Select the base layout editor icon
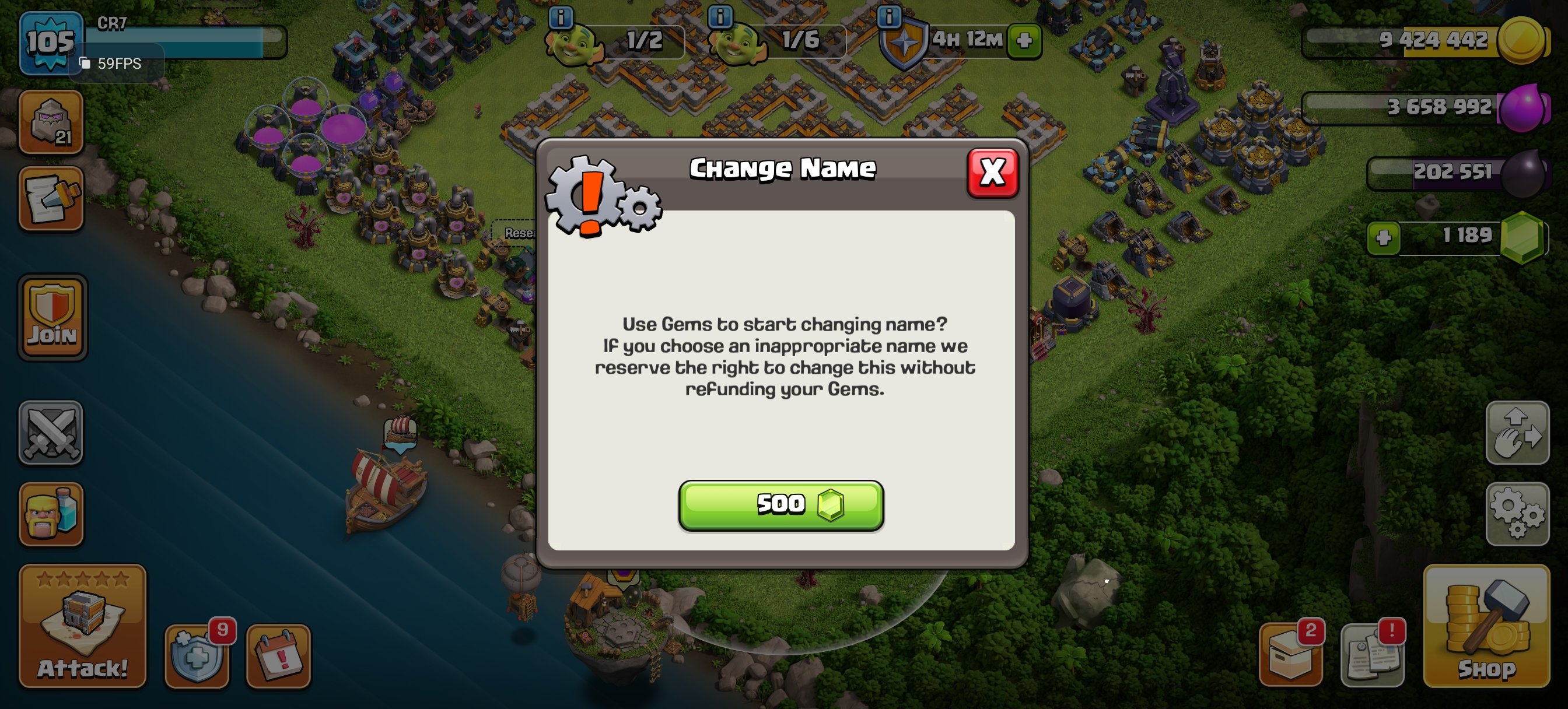 (1518, 433)
